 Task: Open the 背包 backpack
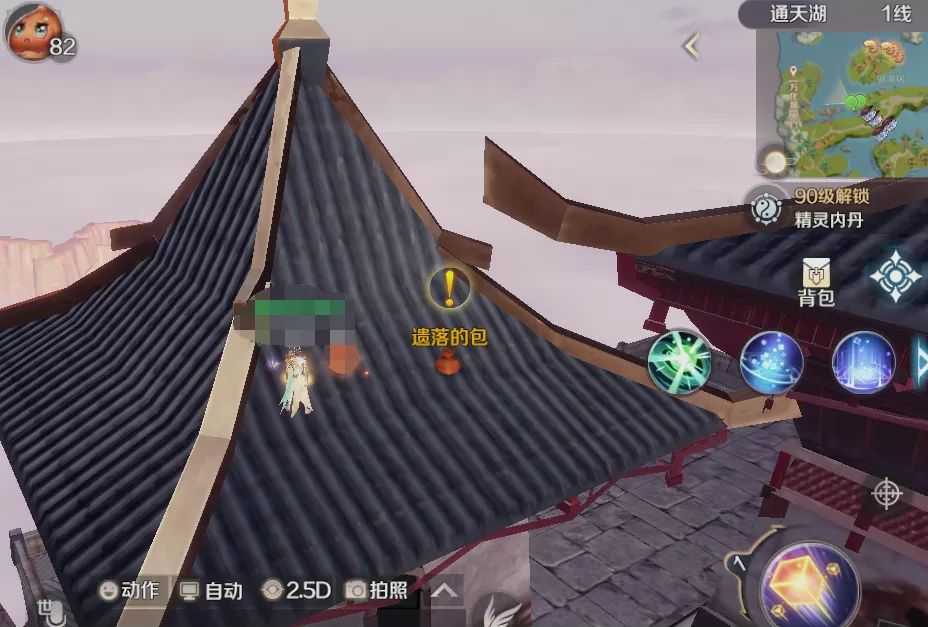tap(816, 282)
